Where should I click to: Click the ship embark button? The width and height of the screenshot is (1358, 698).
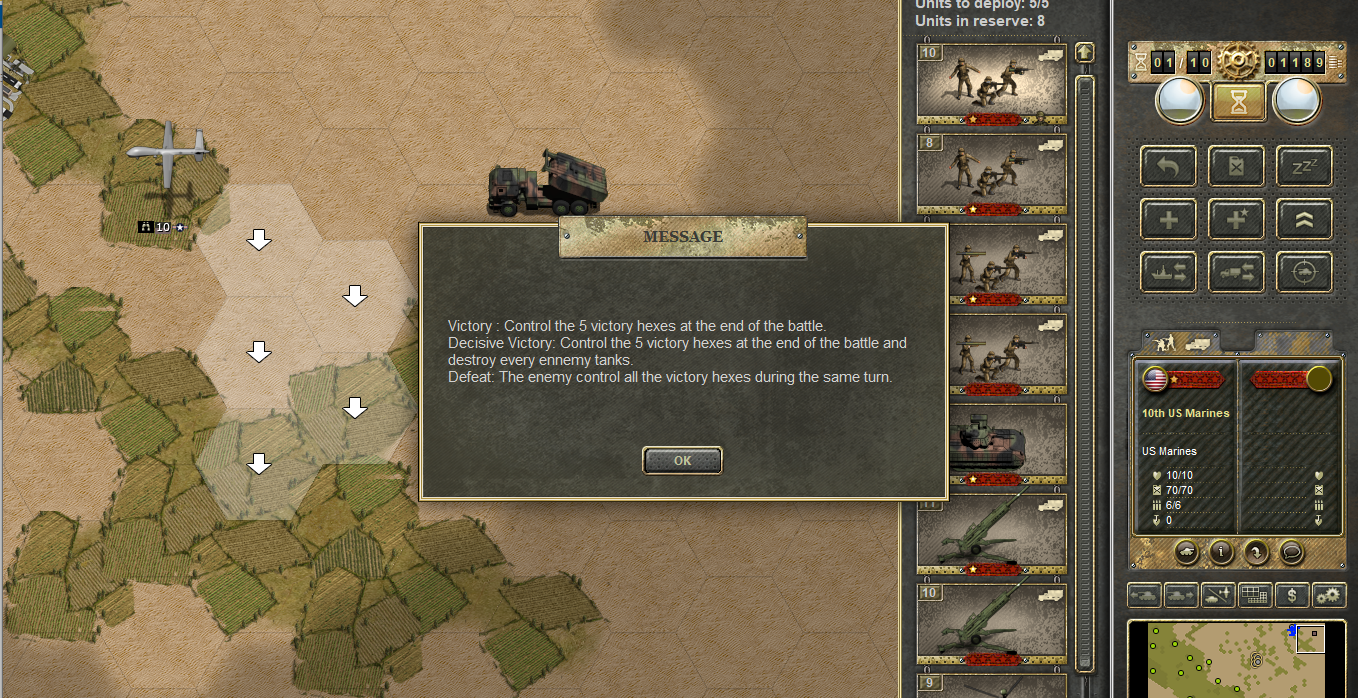[x=1169, y=272]
